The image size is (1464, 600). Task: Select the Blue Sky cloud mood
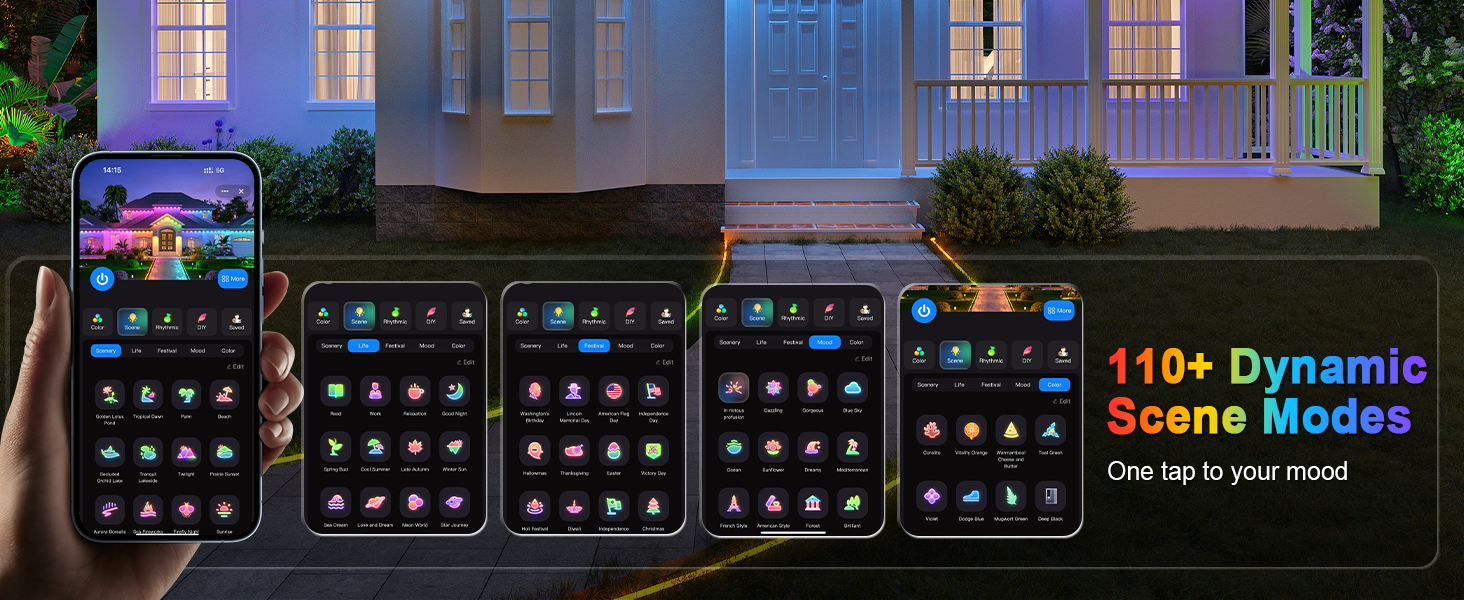point(852,387)
